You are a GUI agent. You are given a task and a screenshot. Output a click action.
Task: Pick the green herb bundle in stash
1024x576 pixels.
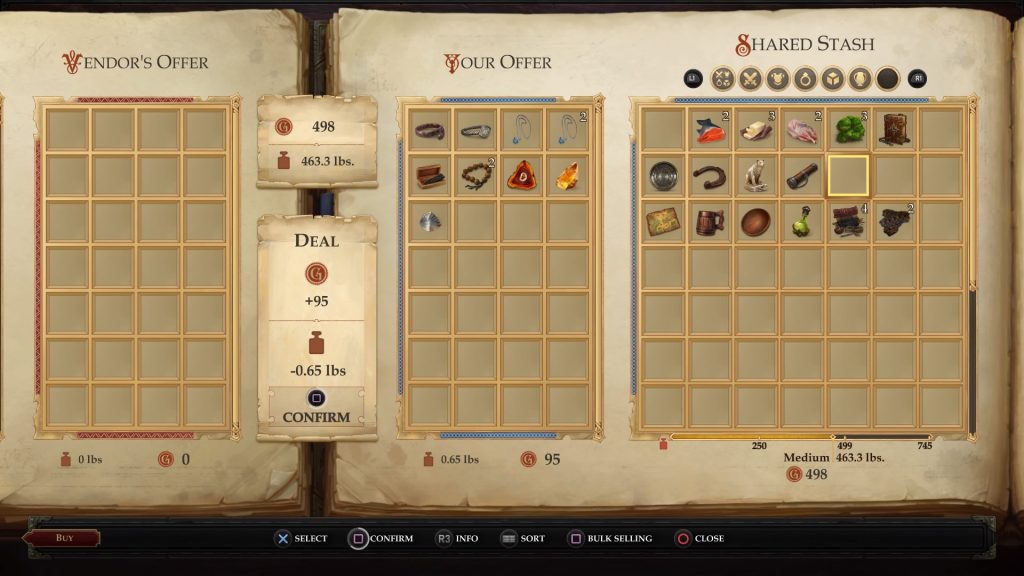(848, 130)
